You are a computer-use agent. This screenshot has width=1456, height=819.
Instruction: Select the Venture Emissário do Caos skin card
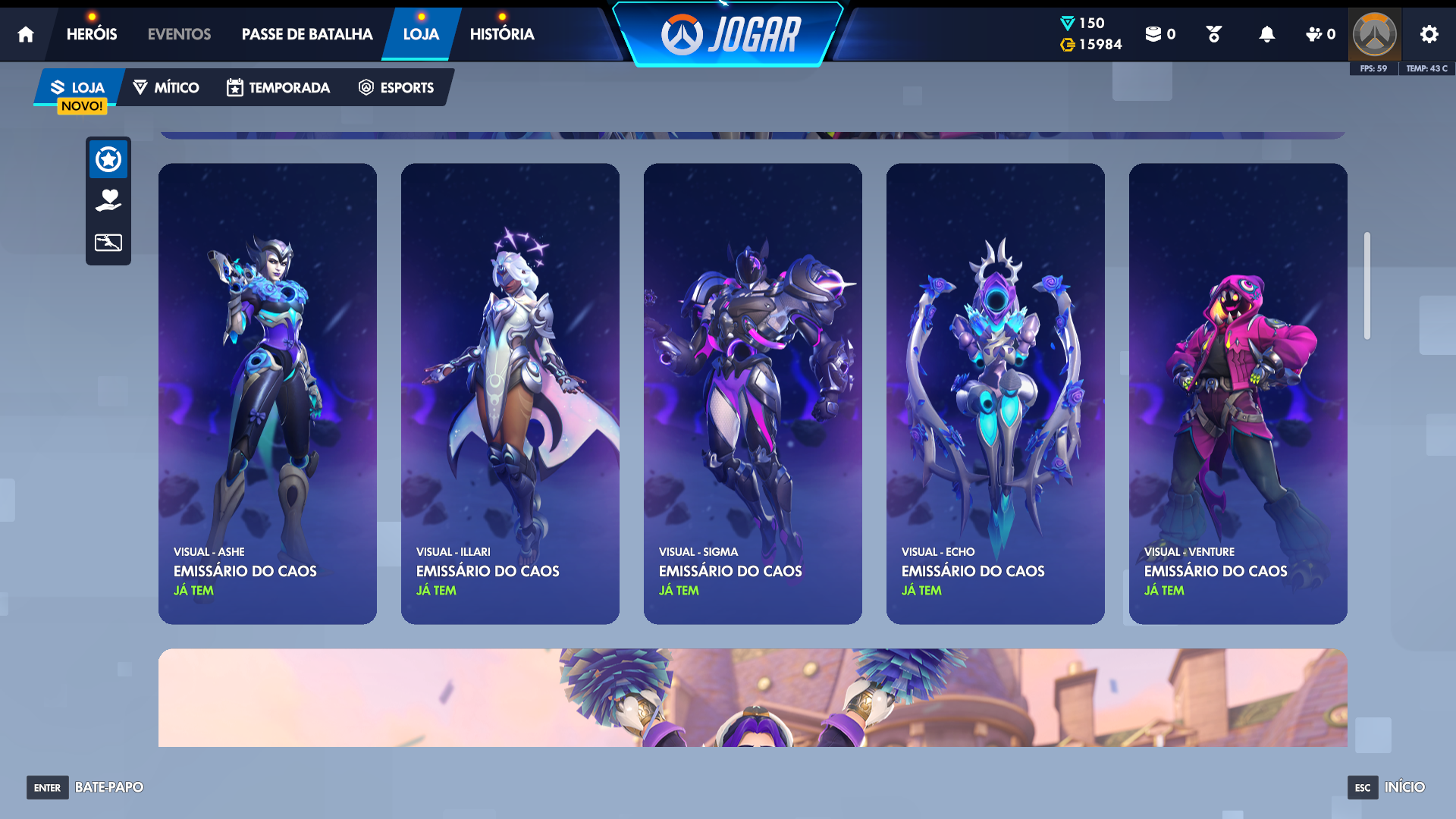pyautogui.click(x=1238, y=394)
